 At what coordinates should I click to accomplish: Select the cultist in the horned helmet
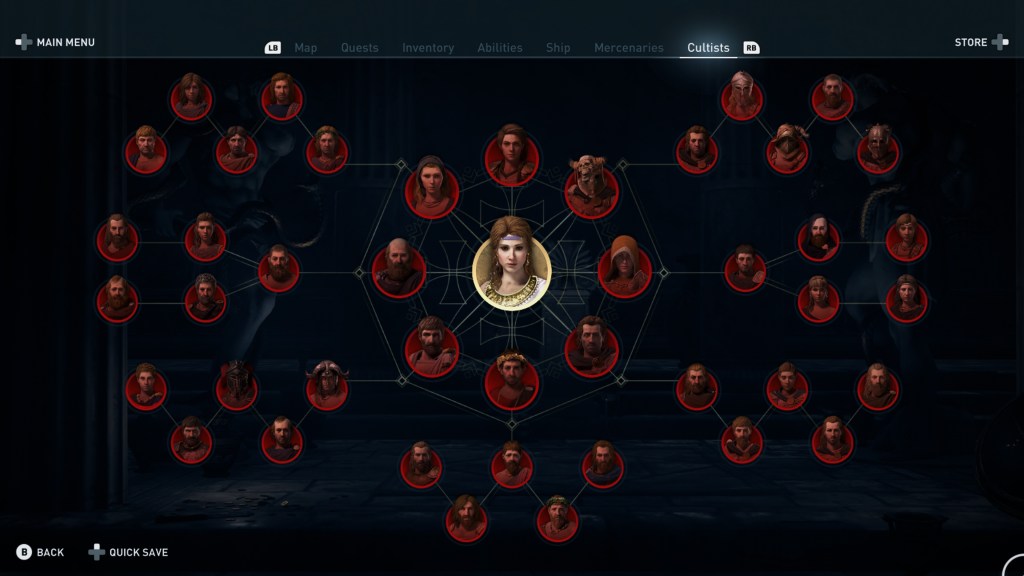327,387
